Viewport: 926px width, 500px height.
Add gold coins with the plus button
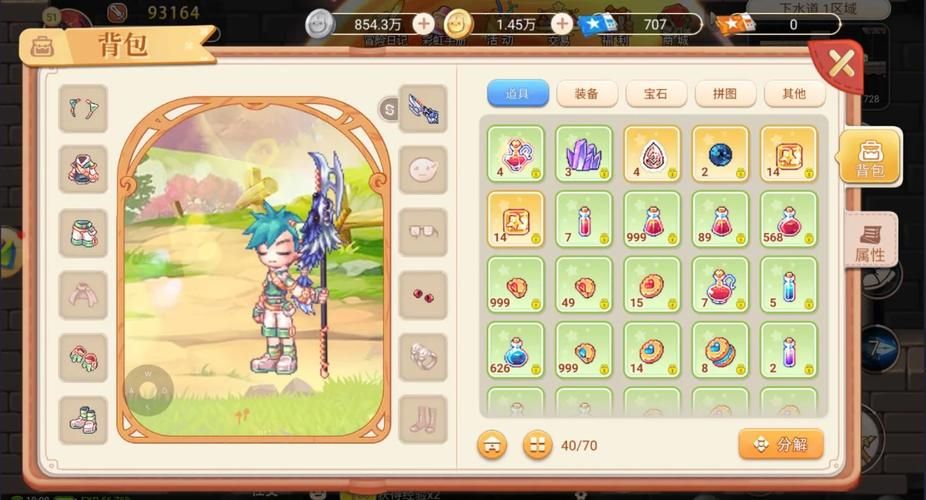(563, 23)
